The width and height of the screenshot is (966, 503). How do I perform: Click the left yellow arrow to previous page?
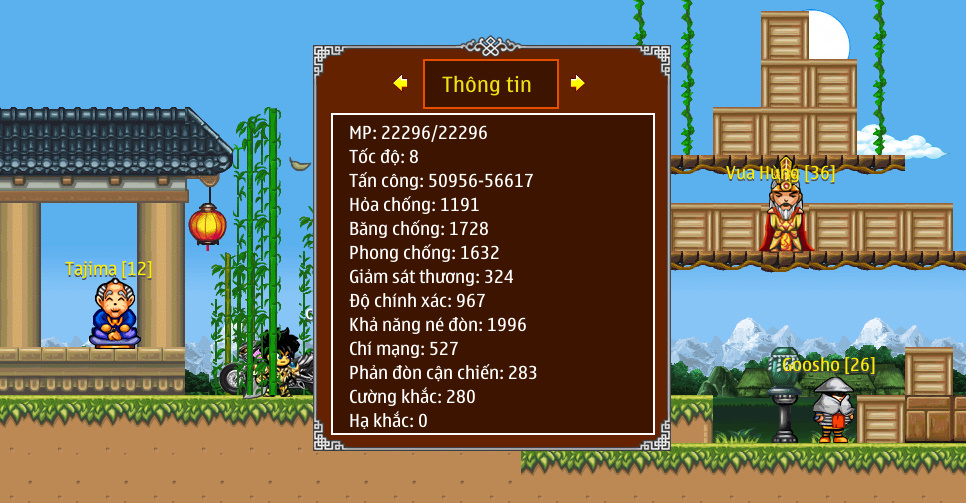(x=400, y=83)
